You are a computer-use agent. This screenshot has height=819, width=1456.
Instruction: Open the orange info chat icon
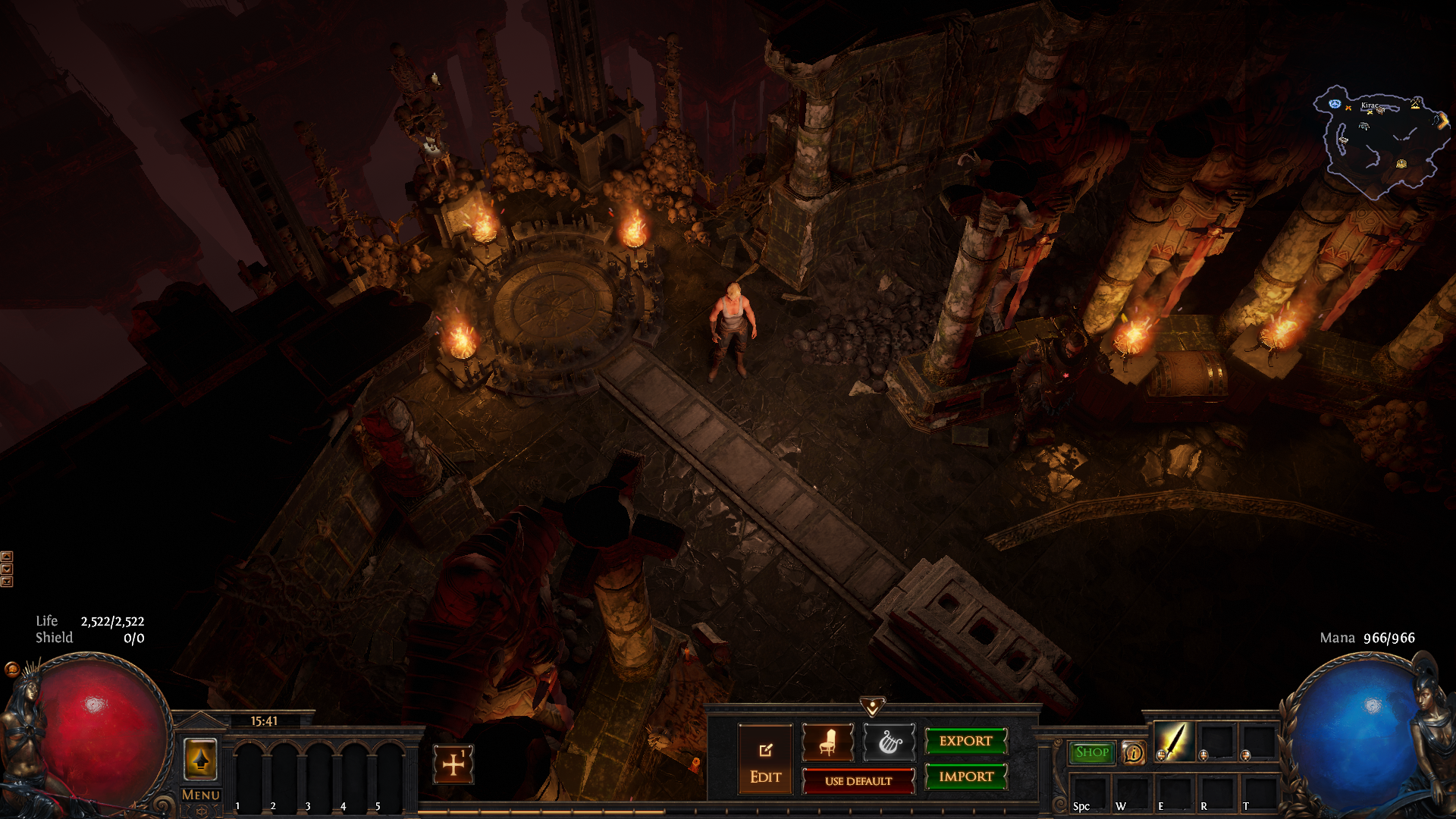(x=1133, y=752)
